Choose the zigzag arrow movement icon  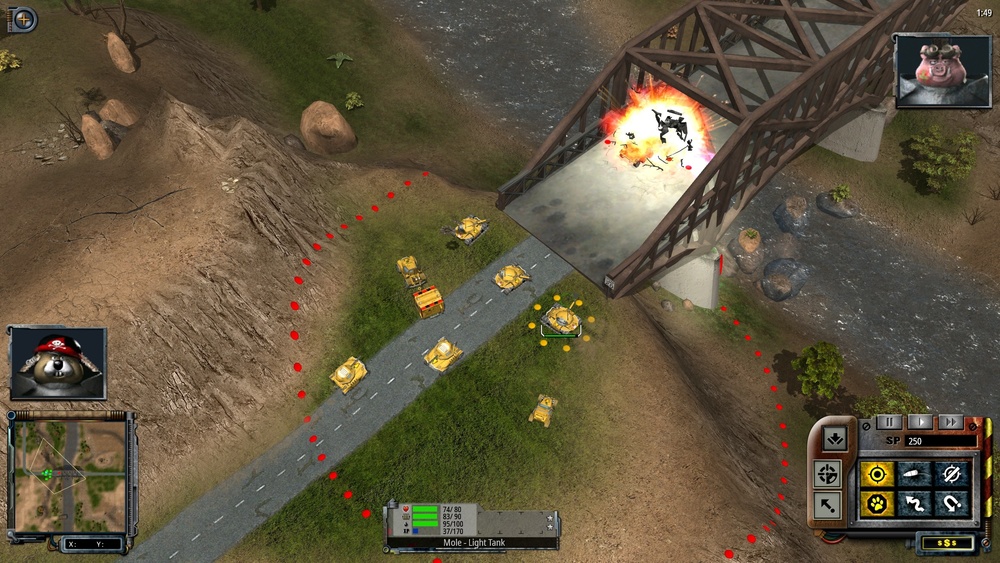click(x=914, y=504)
